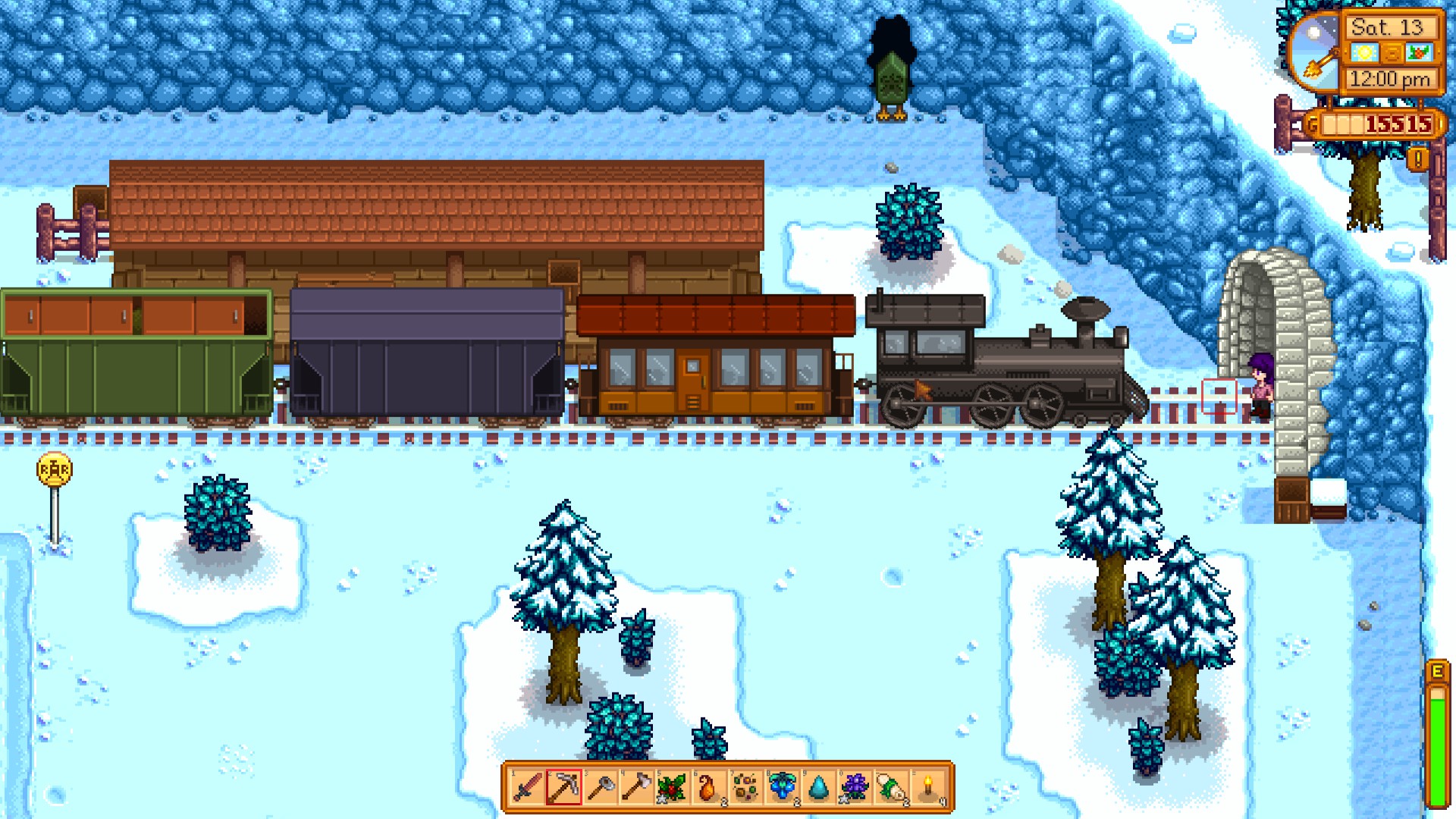Click the sun weather icon in the HUD
1456x819 pixels.
1366,54
